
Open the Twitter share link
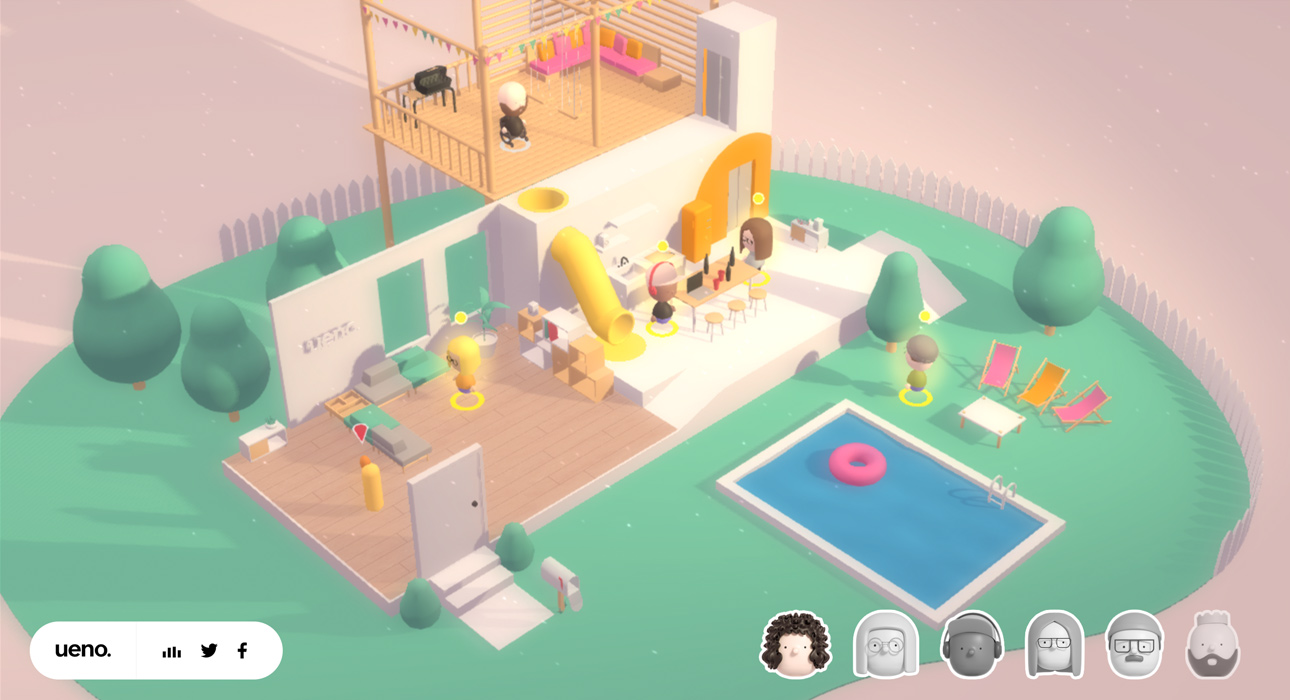209,650
